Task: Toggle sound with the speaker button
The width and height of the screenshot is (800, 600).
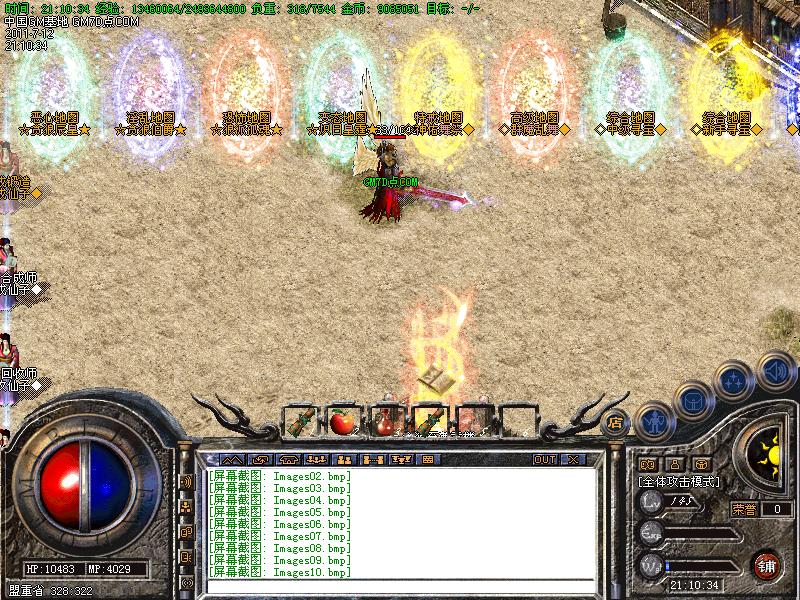Action: (775, 369)
